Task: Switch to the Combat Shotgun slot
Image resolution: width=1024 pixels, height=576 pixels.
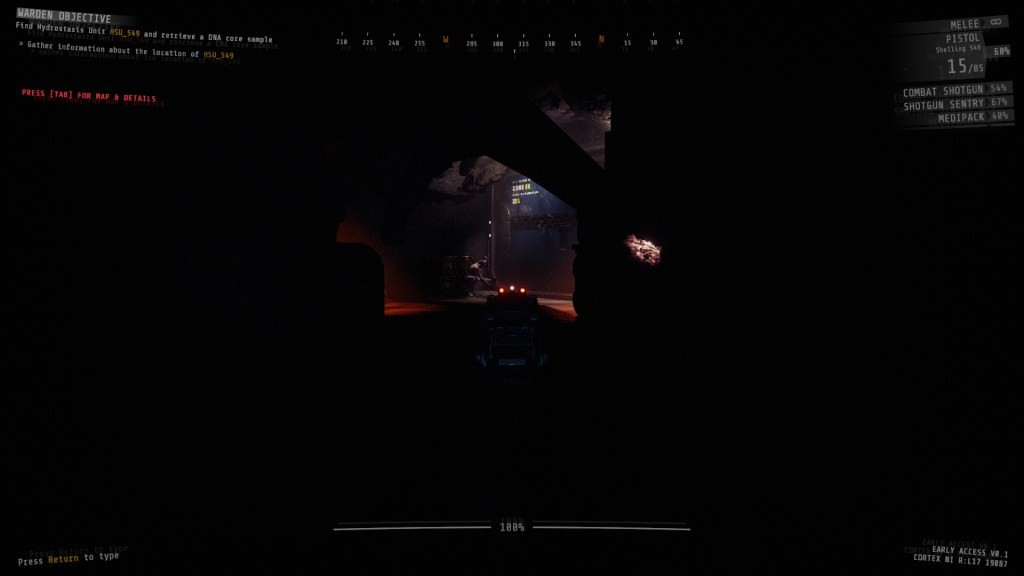Action: [953, 90]
